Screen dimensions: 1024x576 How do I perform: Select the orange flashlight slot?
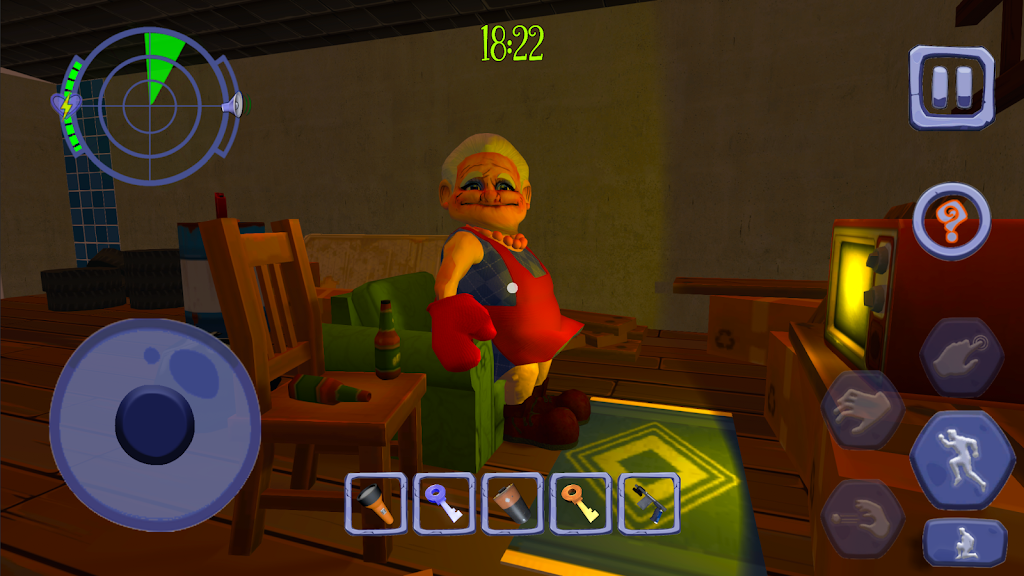[375, 502]
